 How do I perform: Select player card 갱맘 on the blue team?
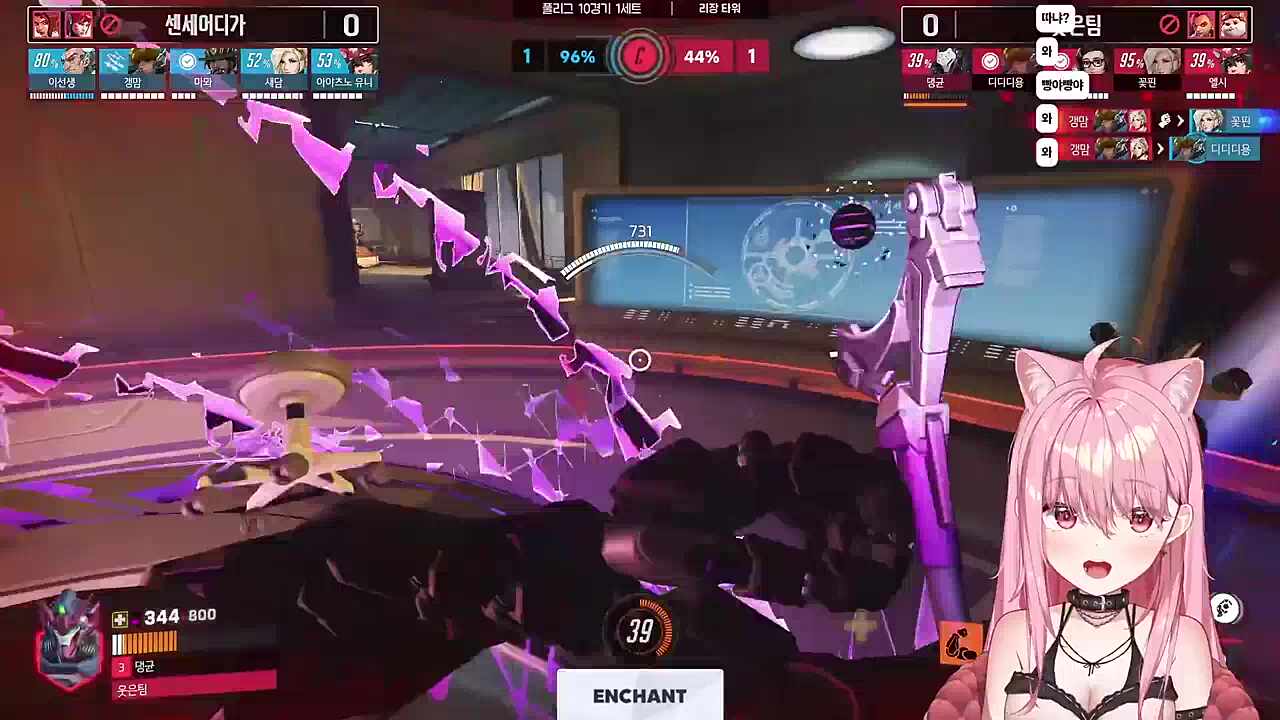(132, 70)
